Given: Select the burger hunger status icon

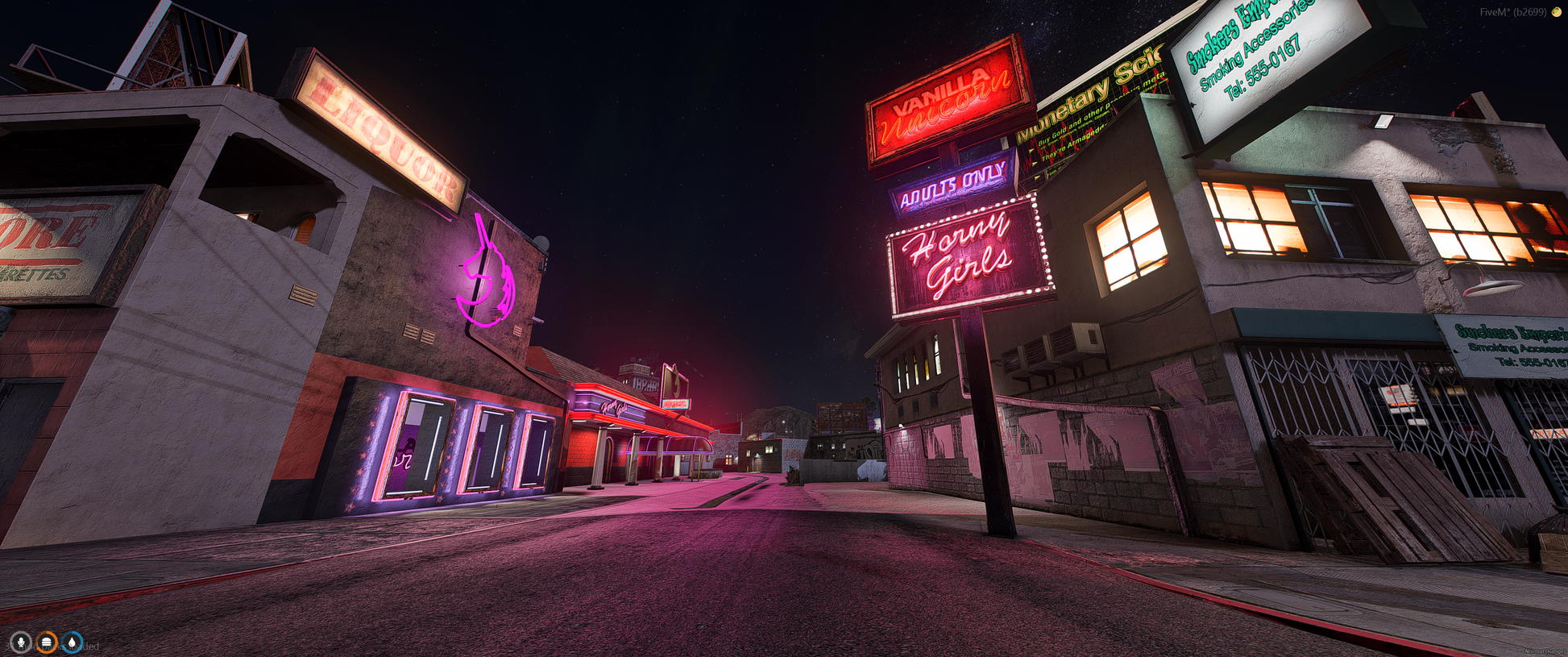Looking at the screenshot, I should tap(47, 642).
